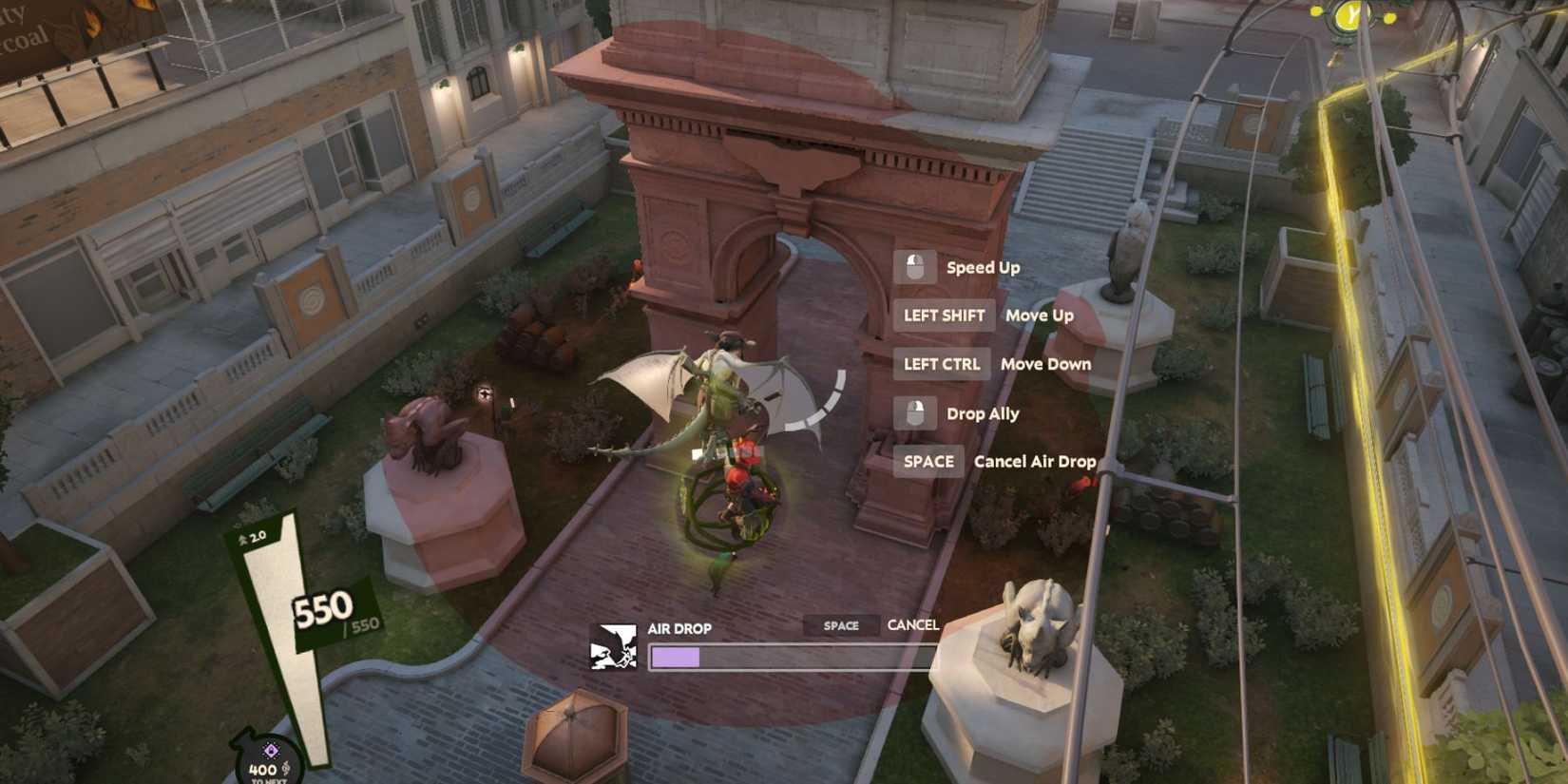Click the CANCEL button
1568x784 pixels.
pyautogui.click(x=914, y=625)
